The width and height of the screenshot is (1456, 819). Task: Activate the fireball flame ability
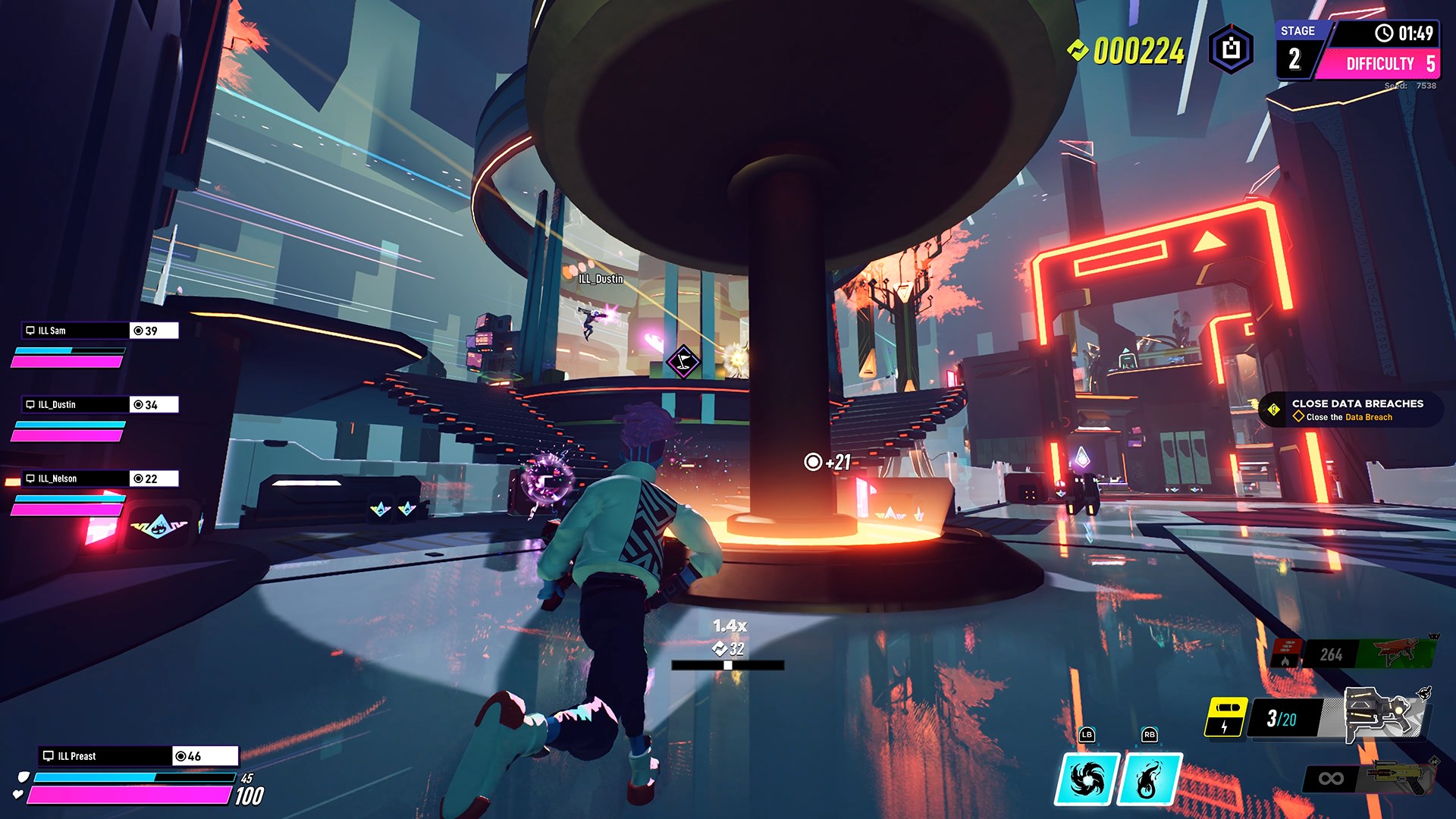click(x=1150, y=779)
